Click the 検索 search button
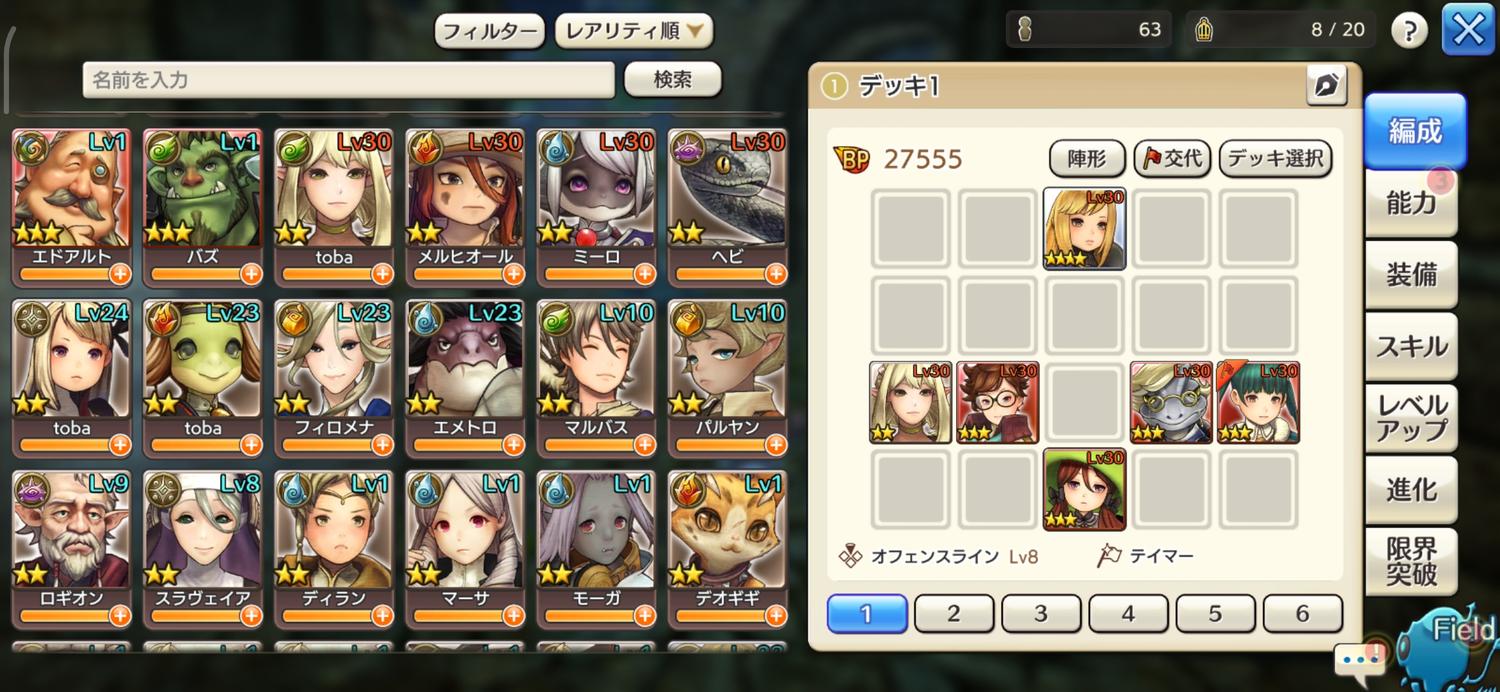 (672, 80)
